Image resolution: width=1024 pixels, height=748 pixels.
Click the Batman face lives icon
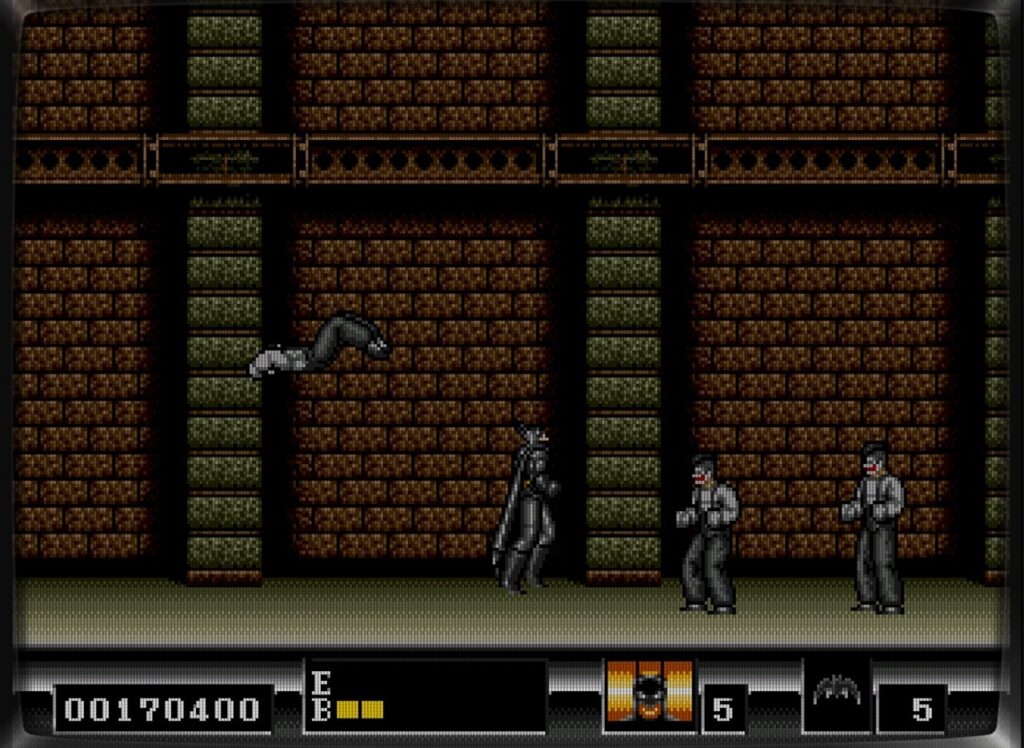649,695
